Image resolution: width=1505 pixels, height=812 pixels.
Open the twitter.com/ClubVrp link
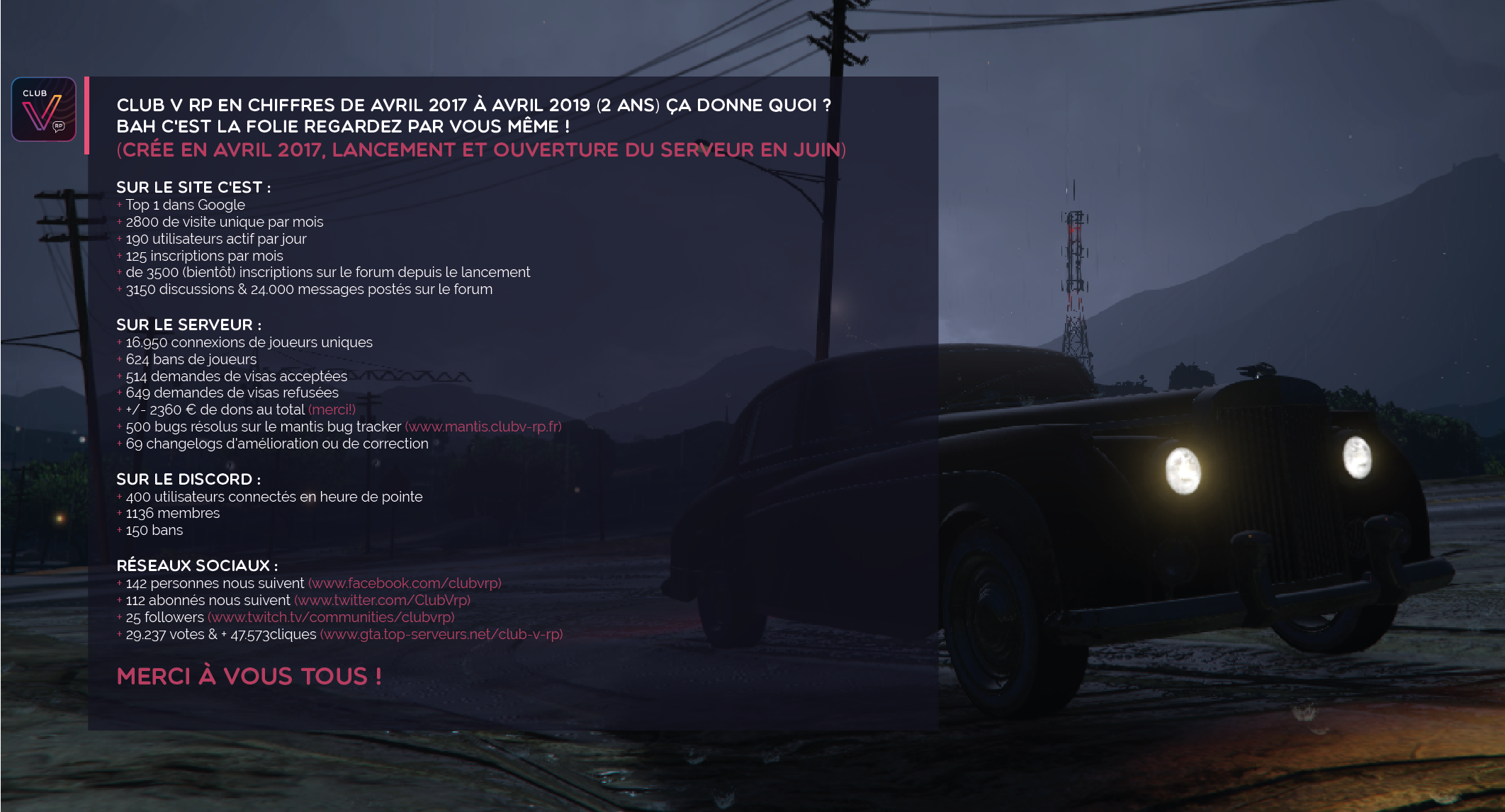tap(383, 600)
